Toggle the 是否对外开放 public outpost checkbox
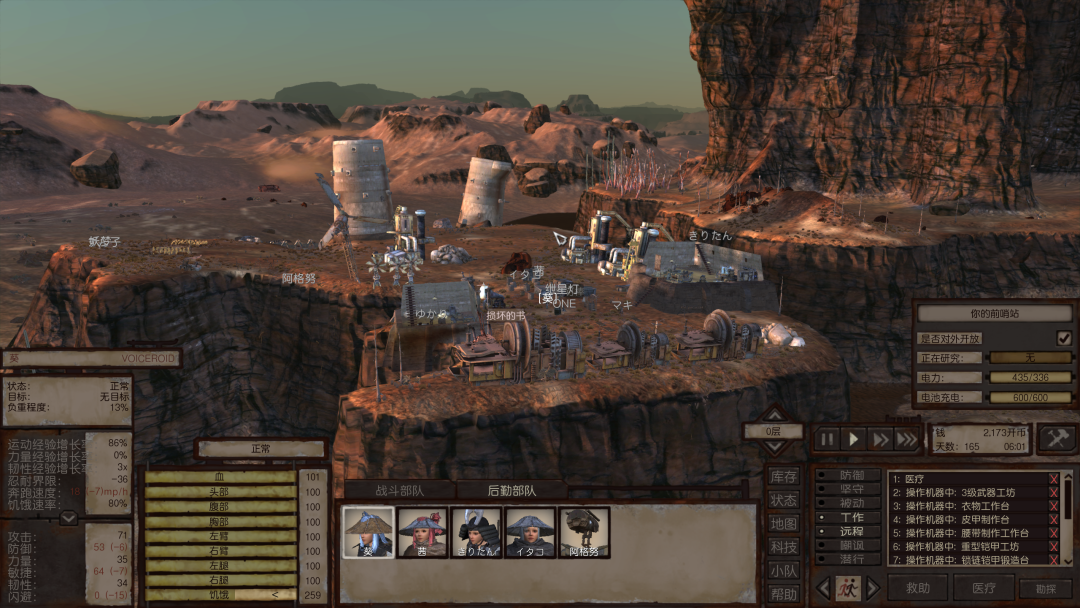This screenshot has width=1080, height=608. coord(1064,338)
